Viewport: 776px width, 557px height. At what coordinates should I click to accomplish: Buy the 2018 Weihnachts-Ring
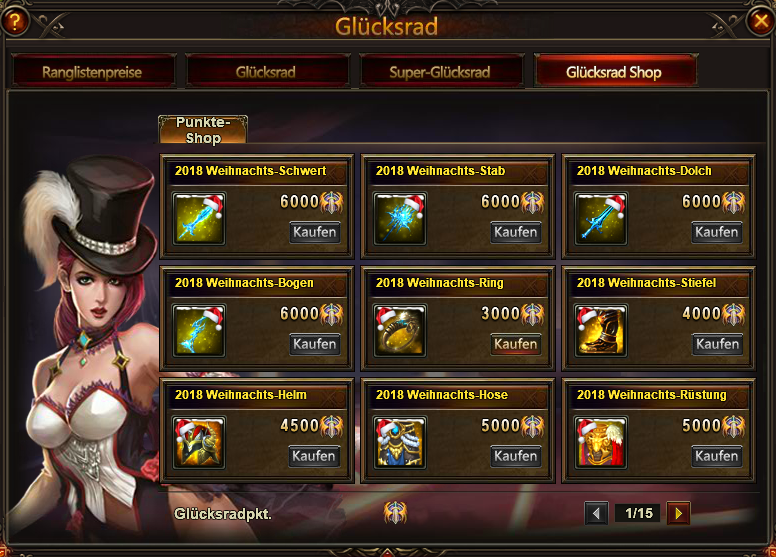(x=516, y=344)
